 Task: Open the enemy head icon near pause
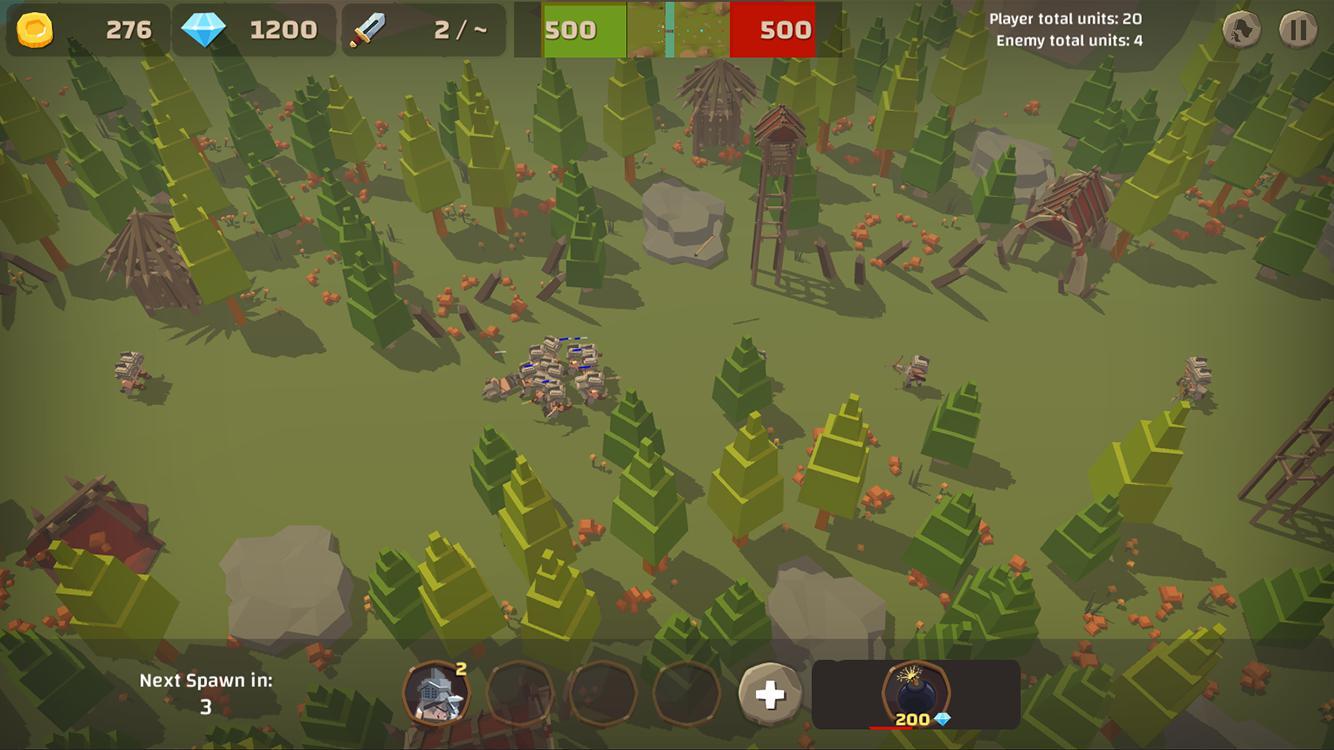click(1240, 27)
